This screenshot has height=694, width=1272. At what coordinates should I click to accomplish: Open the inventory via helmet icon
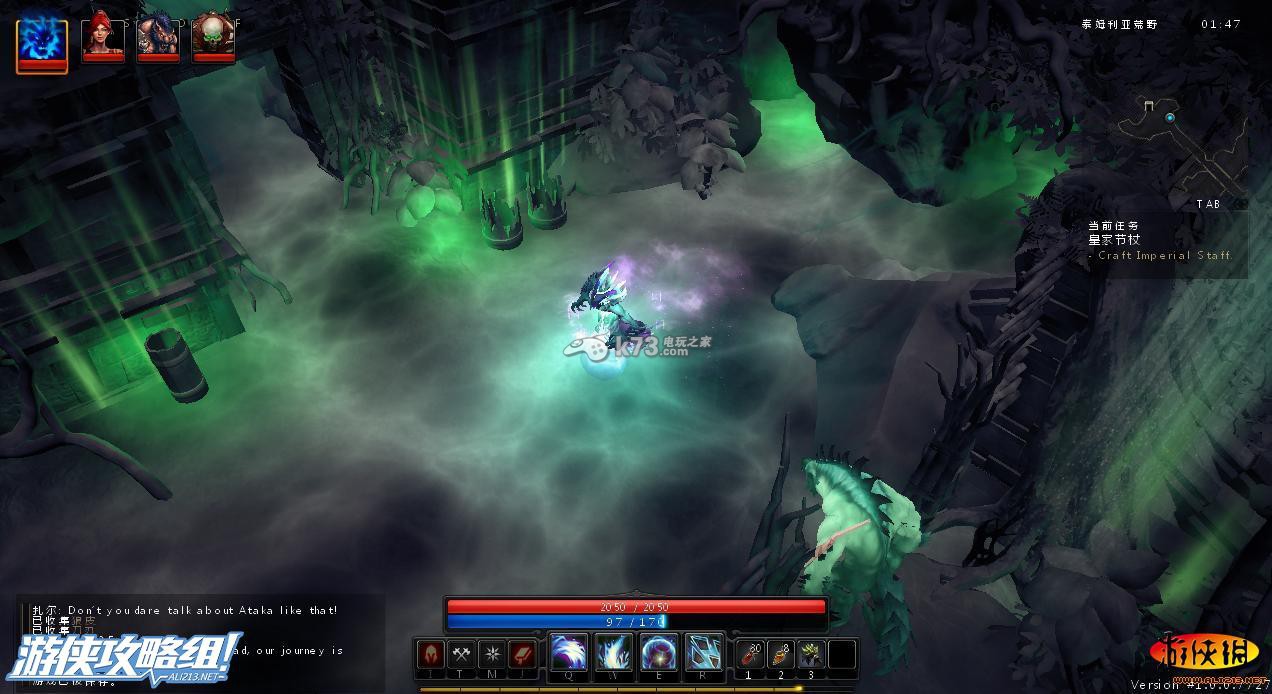click(x=431, y=654)
